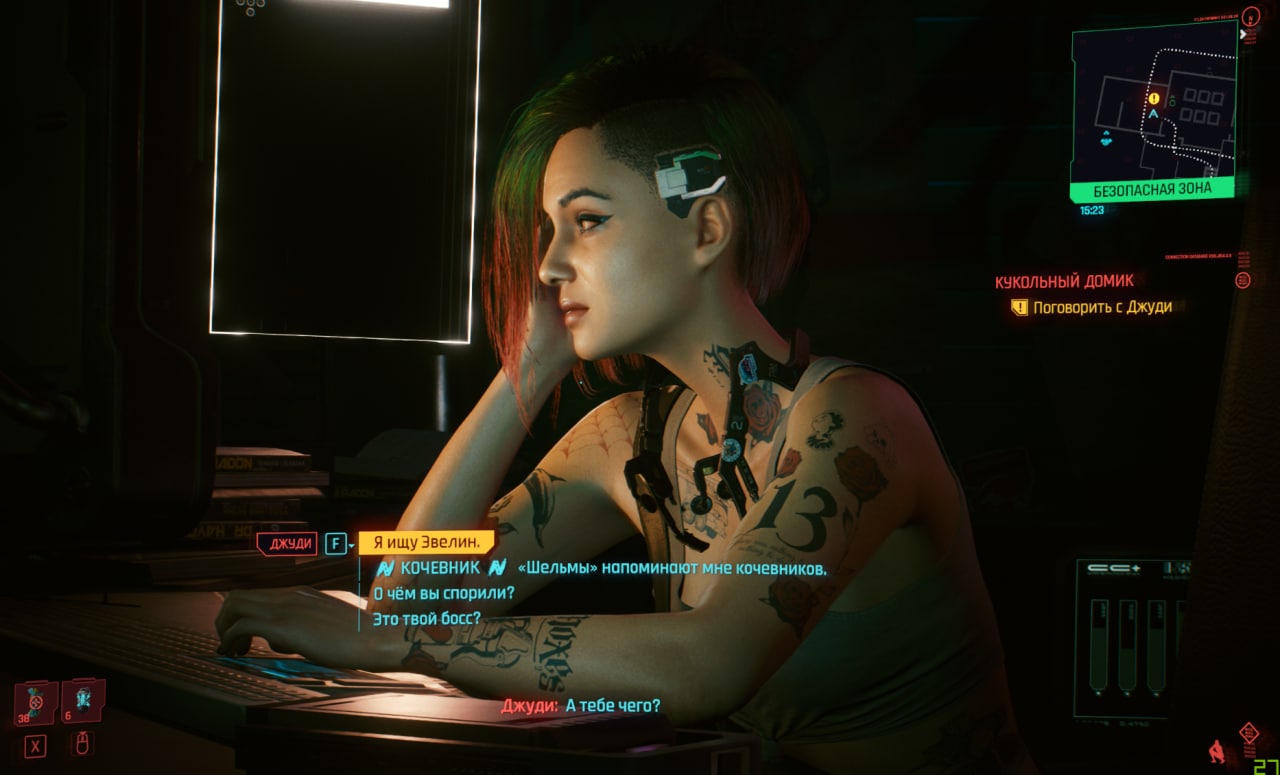This screenshot has width=1280, height=775.
Task: Click the yellow quest marker on the minimap
Action: [1154, 99]
